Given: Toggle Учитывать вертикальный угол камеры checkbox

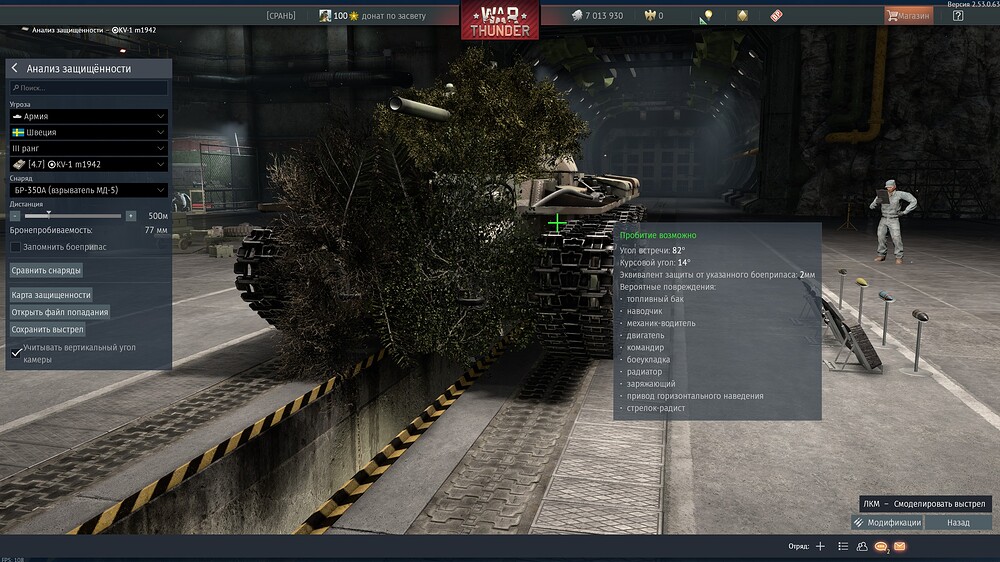Looking at the screenshot, I should (x=16, y=352).
